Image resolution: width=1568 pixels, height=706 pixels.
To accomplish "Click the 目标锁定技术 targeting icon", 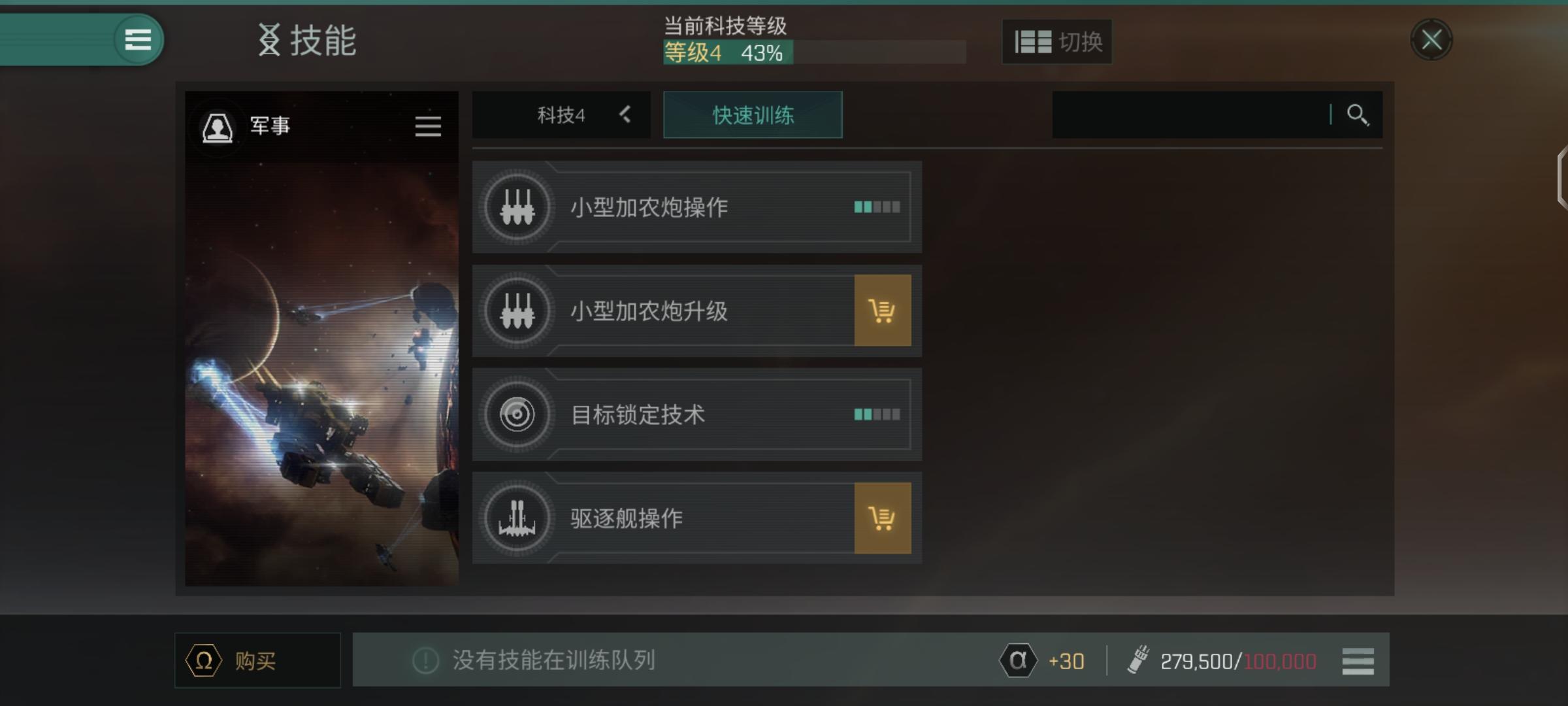I will (x=516, y=414).
